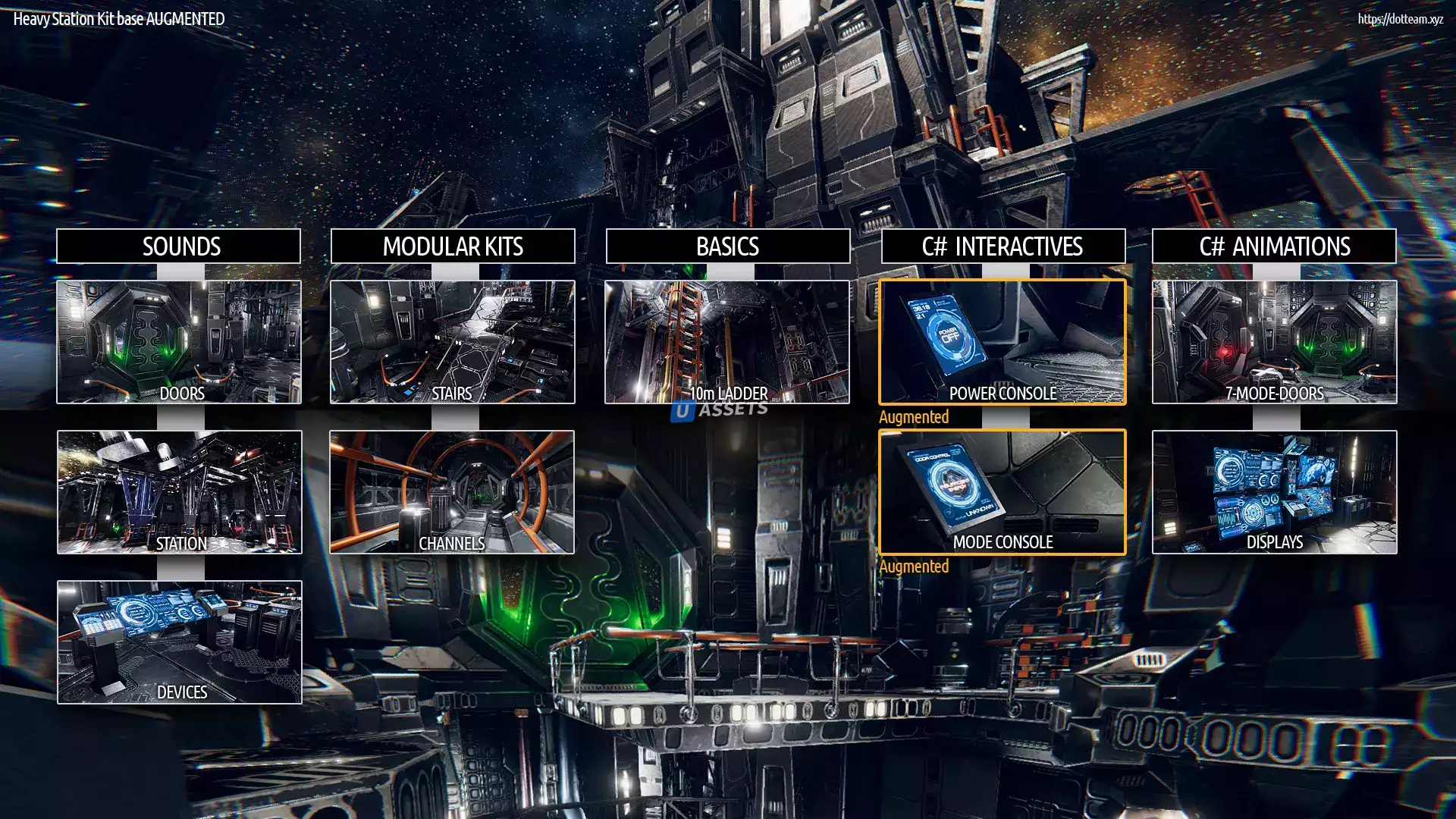Switch to the C# INTERACTIVES category
The image size is (1456, 819).
point(1003,246)
